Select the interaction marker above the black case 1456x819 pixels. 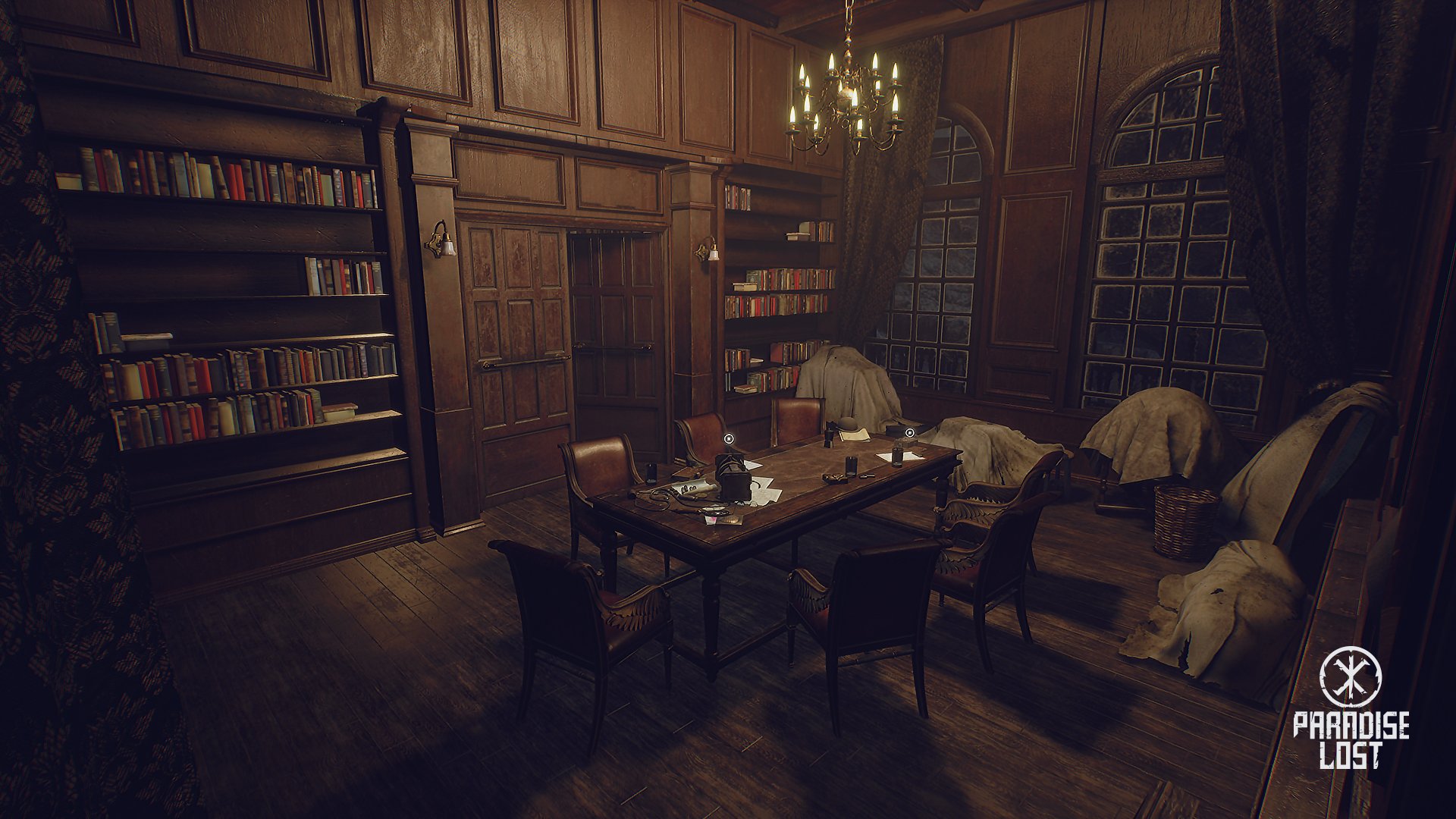tap(729, 438)
